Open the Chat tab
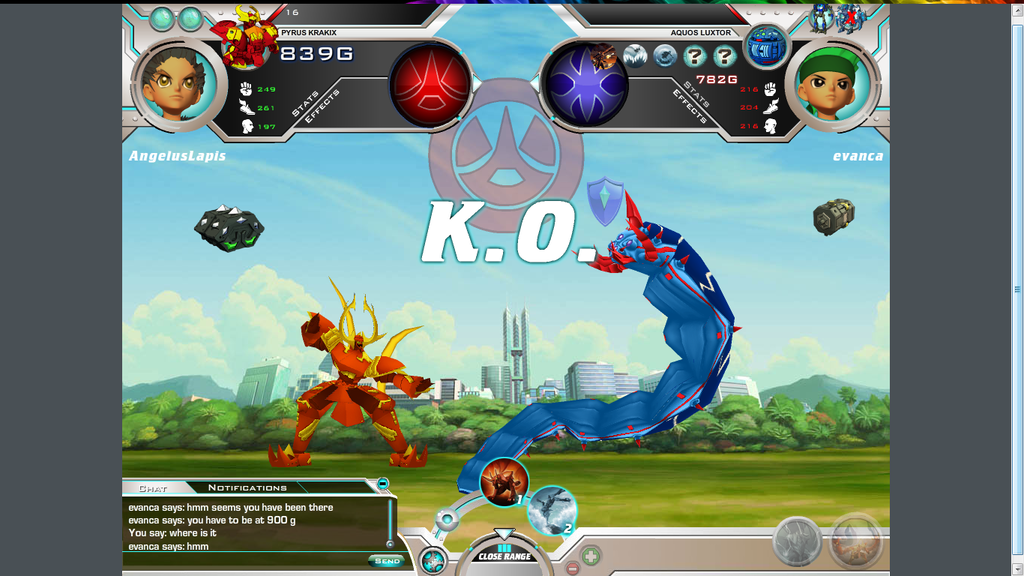Image resolution: width=1024 pixels, height=576 pixels. tap(153, 488)
